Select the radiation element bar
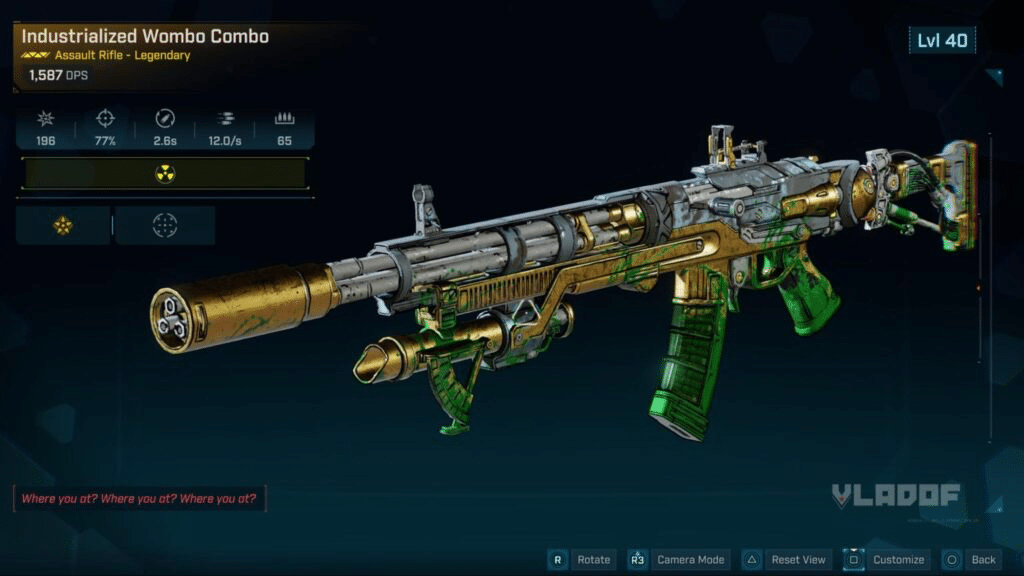The width and height of the screenshot is (1024, 576). pyautogui.click(x=164, y=174)
